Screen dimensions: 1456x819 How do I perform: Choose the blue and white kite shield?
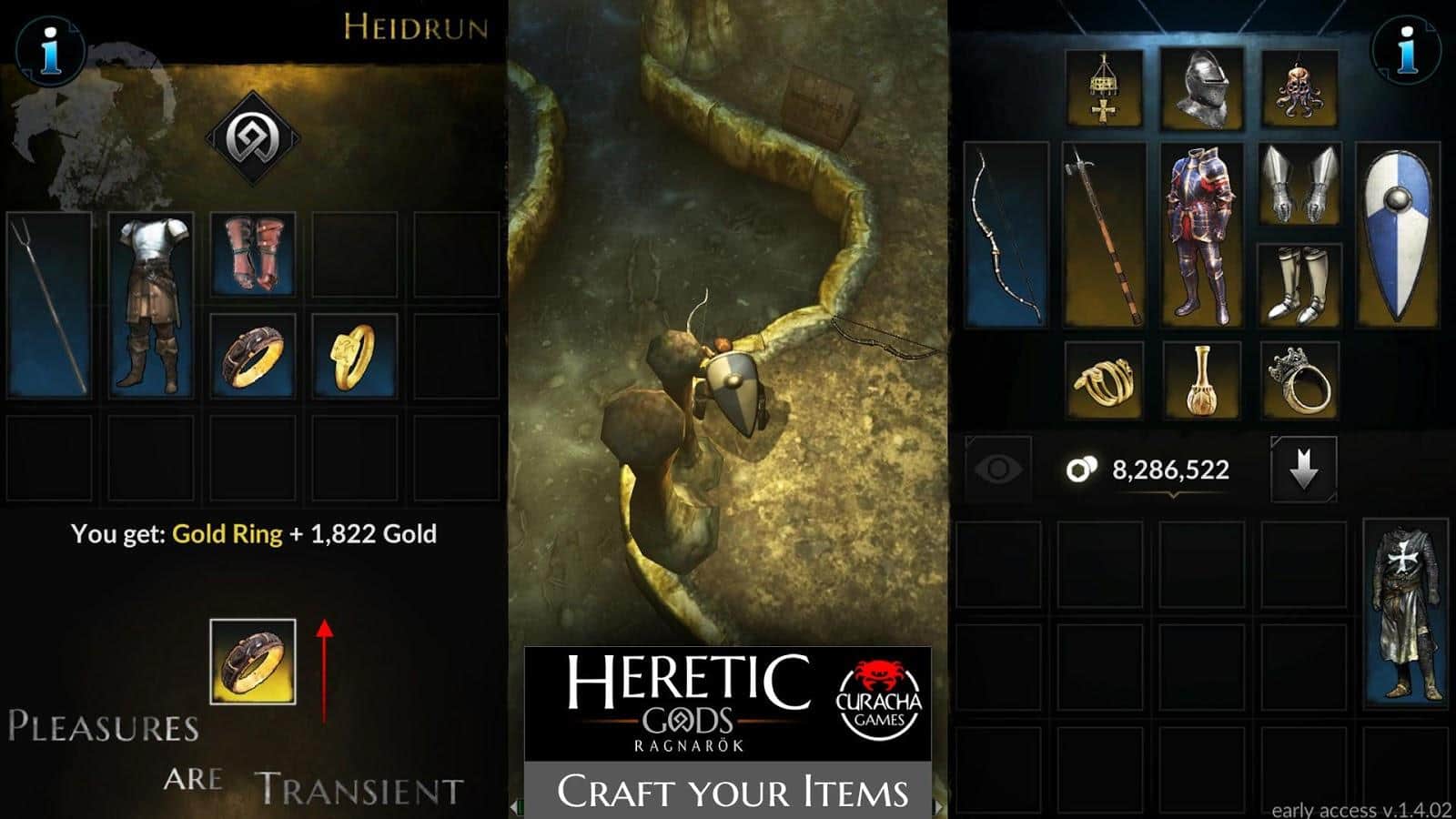[x=1397, y=235]
